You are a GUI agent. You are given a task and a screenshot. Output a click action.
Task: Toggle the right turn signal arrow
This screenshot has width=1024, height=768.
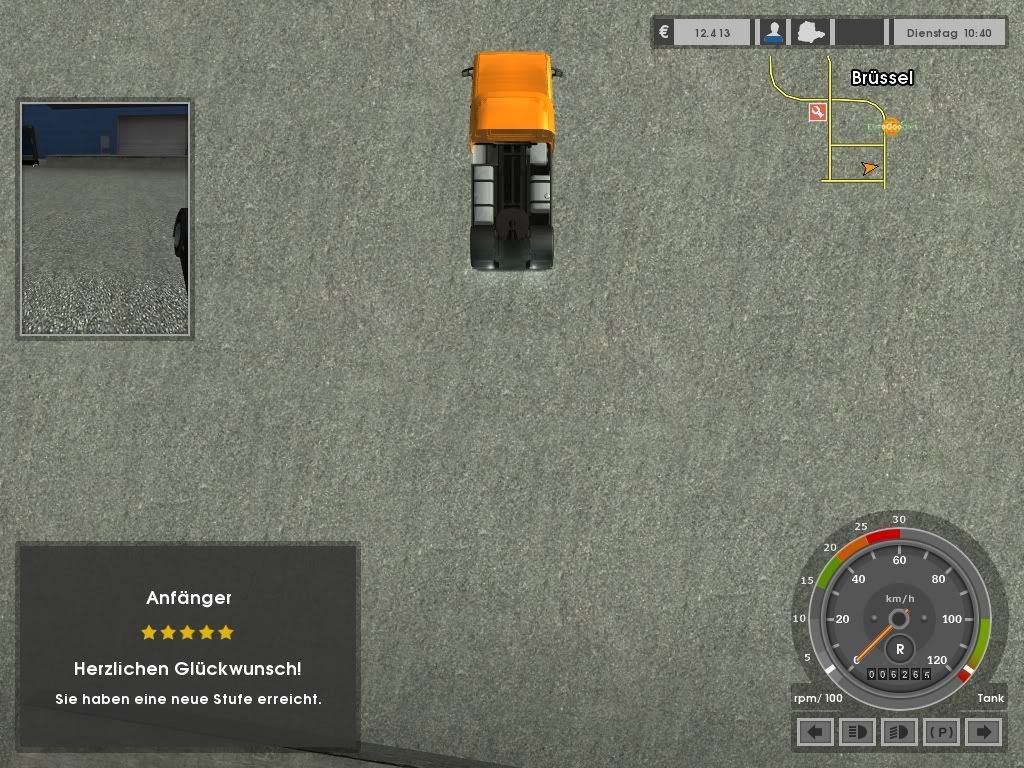pyautogui.click(x=983, y=732)
